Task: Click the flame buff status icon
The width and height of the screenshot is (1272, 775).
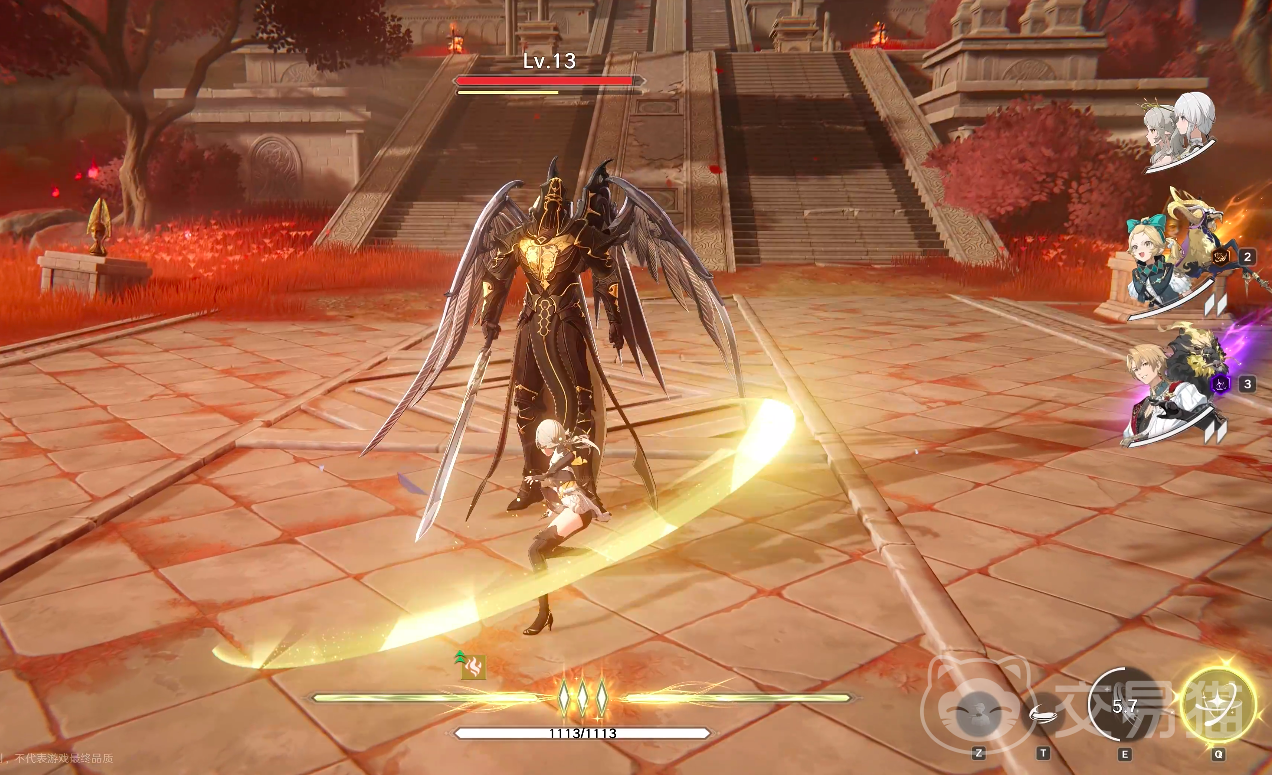Action: (473, 667)
